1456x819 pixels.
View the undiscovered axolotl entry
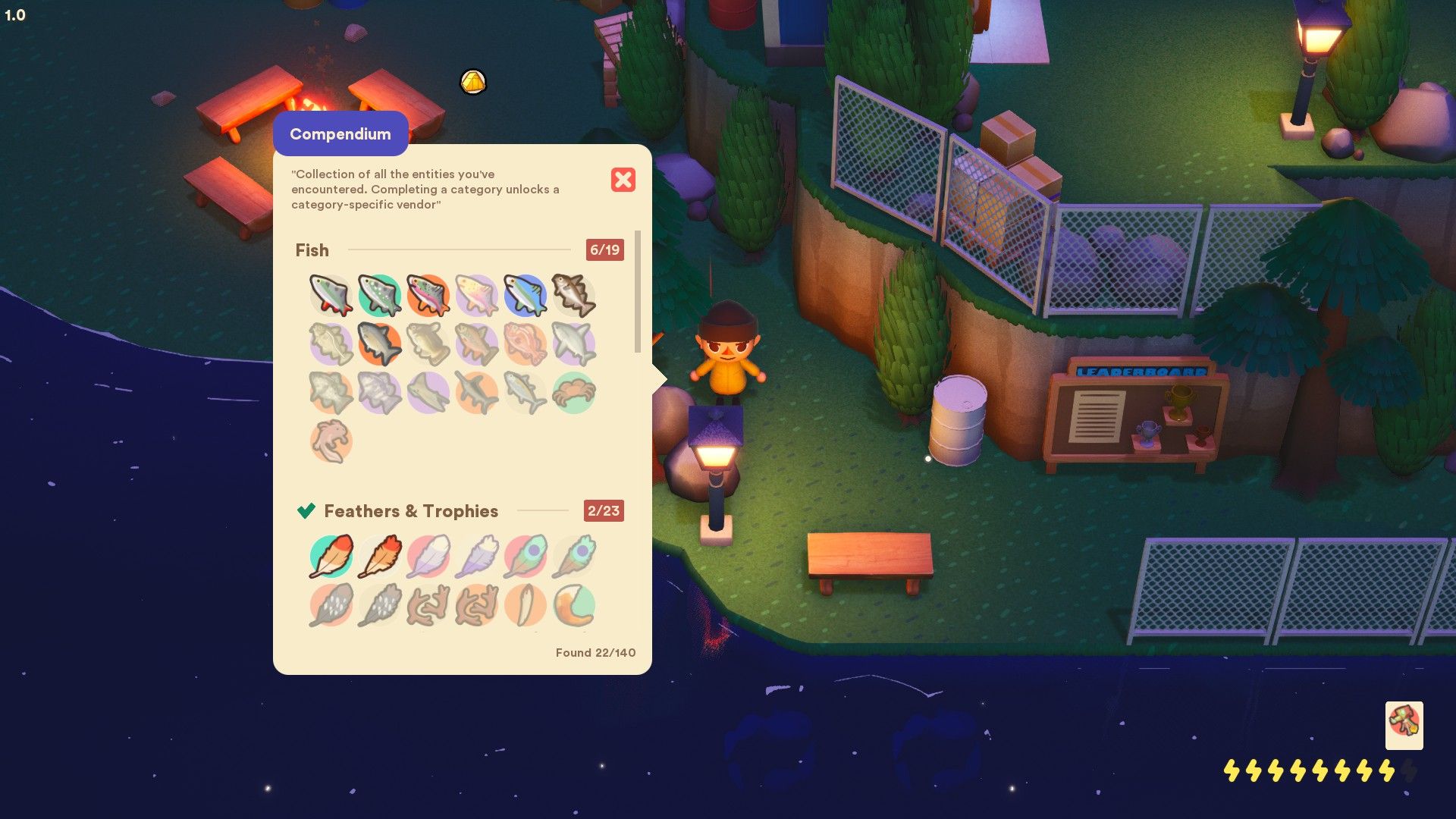point(331,441)
